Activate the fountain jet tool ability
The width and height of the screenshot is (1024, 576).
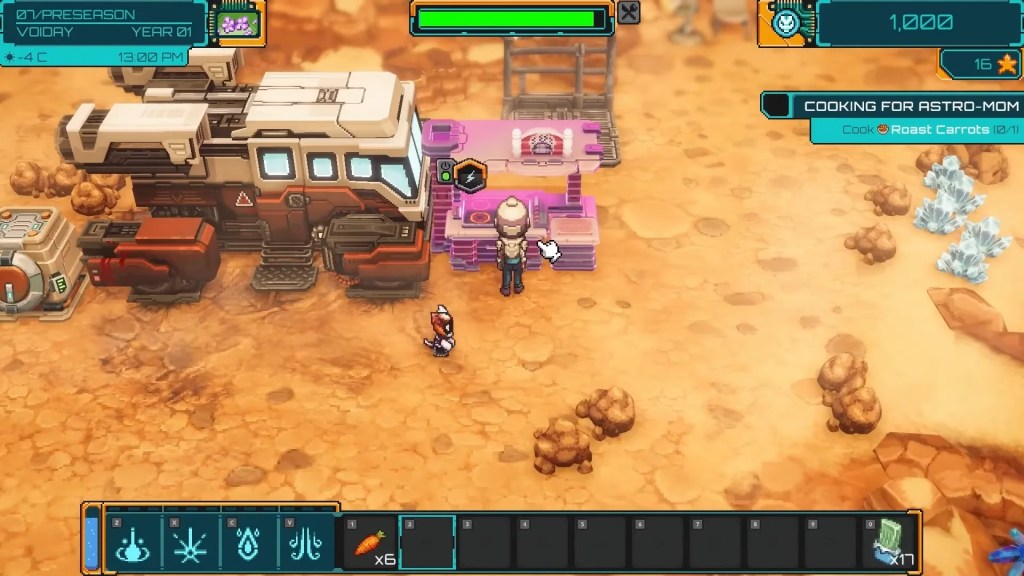[x=305, y=543]
